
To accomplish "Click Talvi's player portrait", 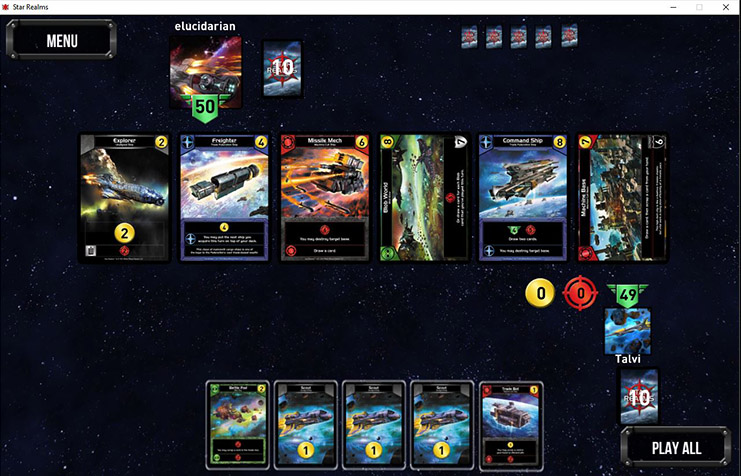I will [x=628, y=331].
